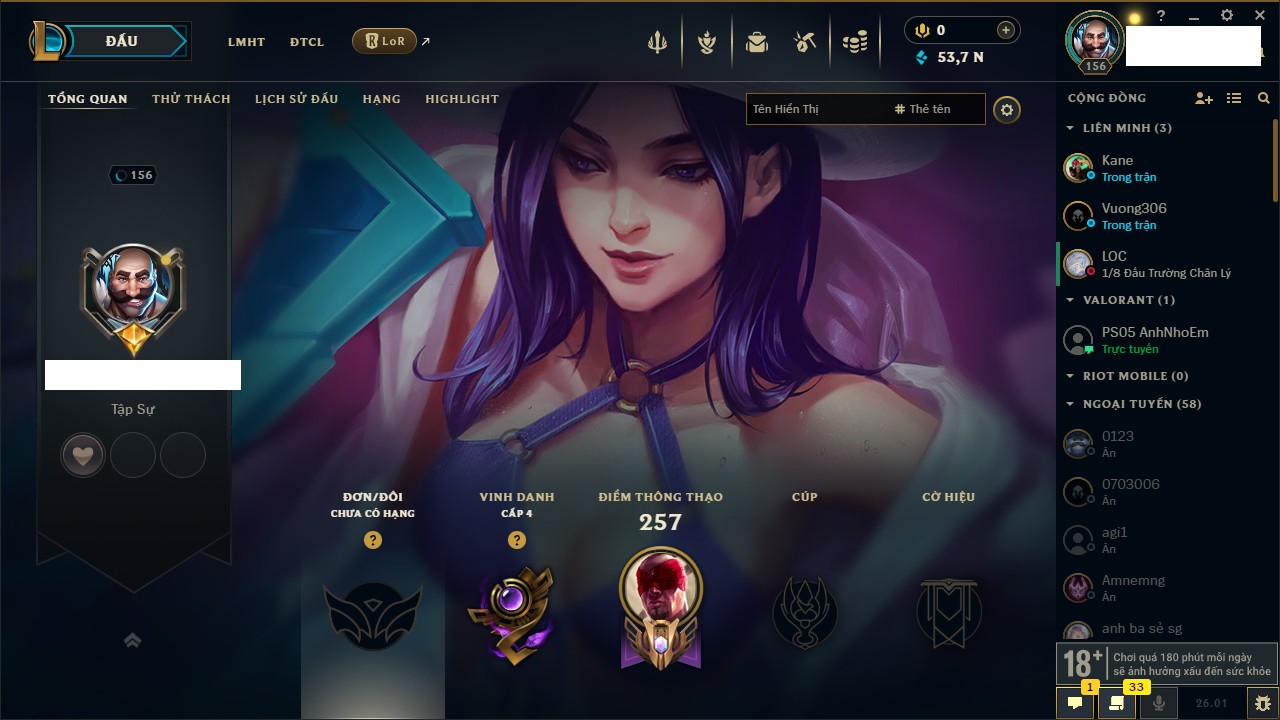The width and height of the screenshot is (1280, 720).
Task: Open the coin stack store icon
Action: tap(854, 42)
